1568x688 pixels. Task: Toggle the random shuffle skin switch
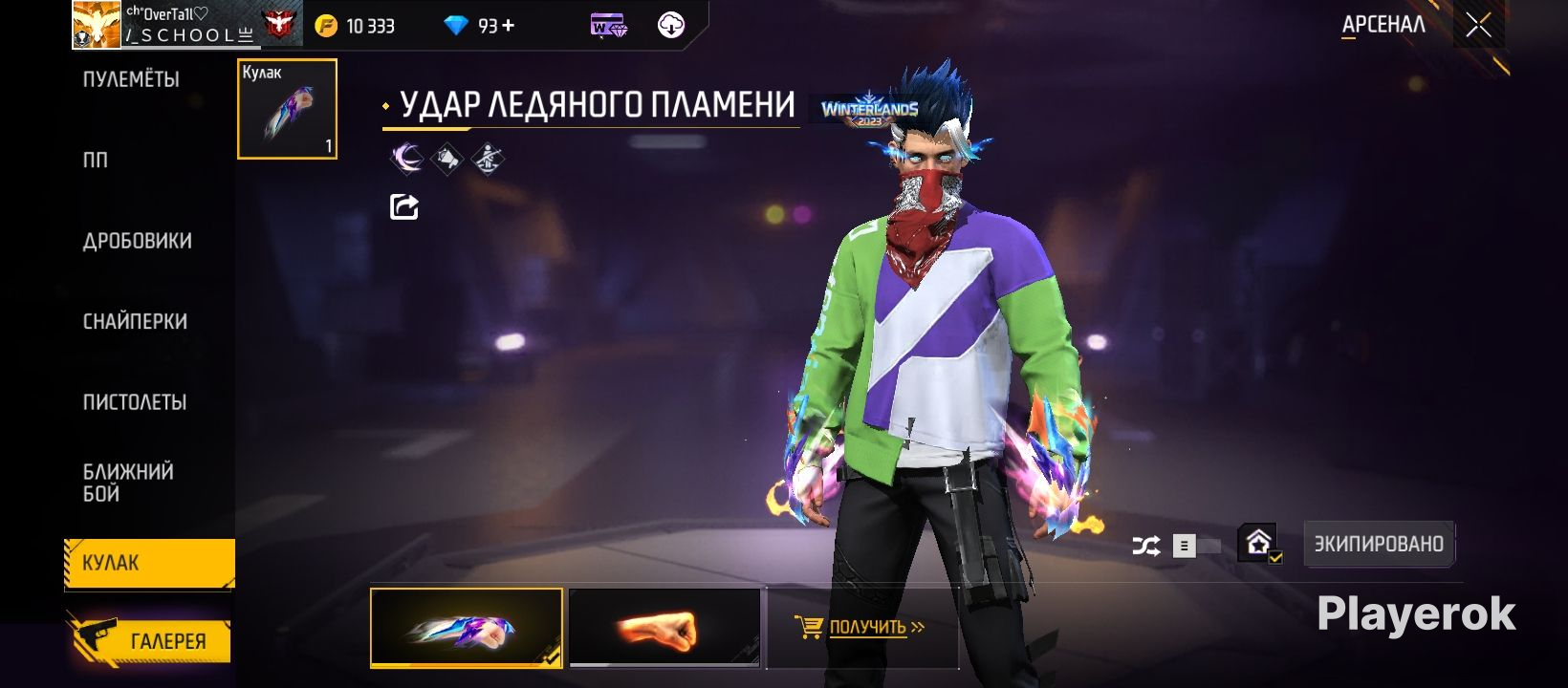[1194, 546]
